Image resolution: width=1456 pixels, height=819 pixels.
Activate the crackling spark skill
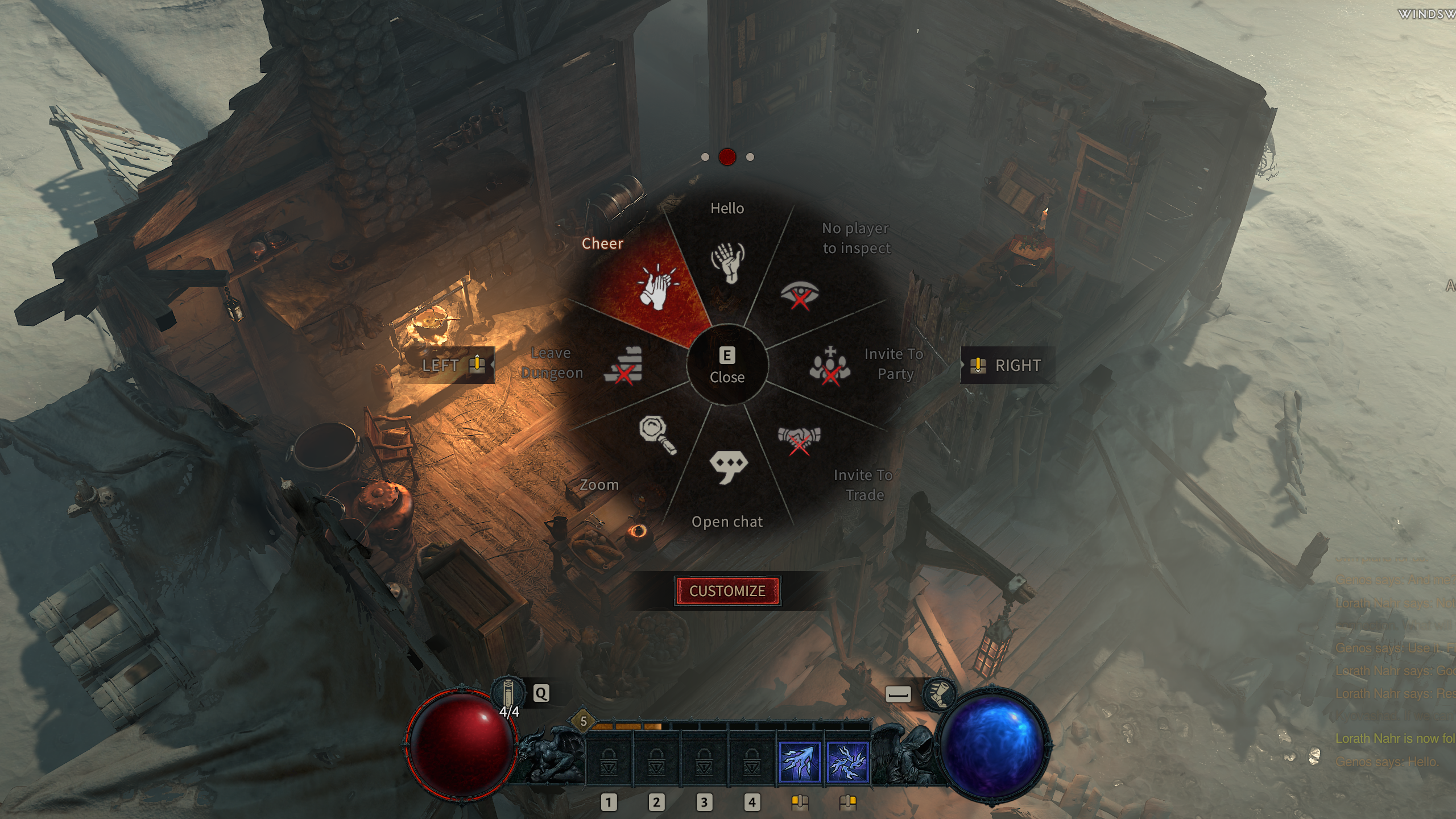coord(847,762)
